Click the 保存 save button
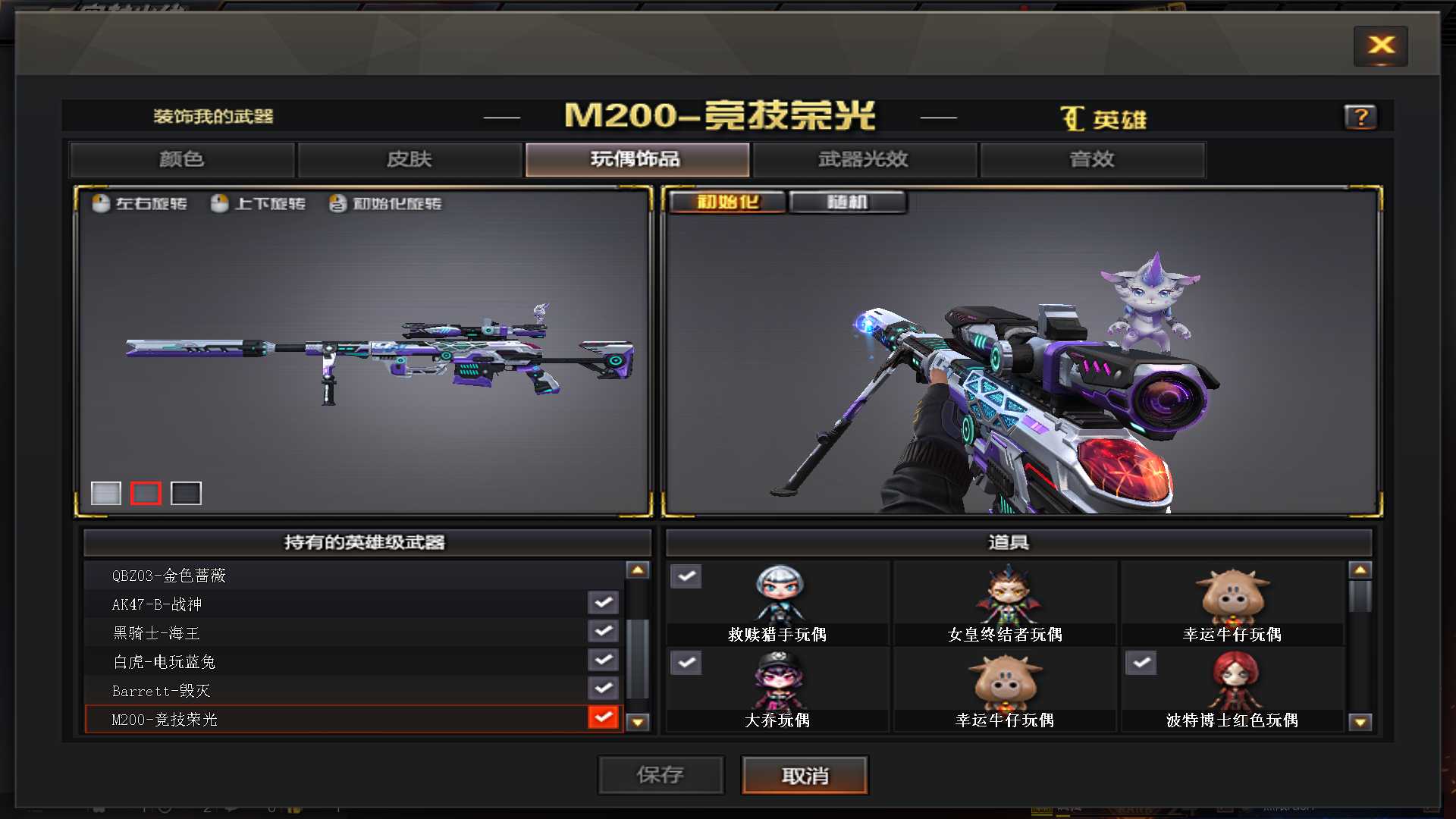The image size is (1456, 819). [661, 775]
